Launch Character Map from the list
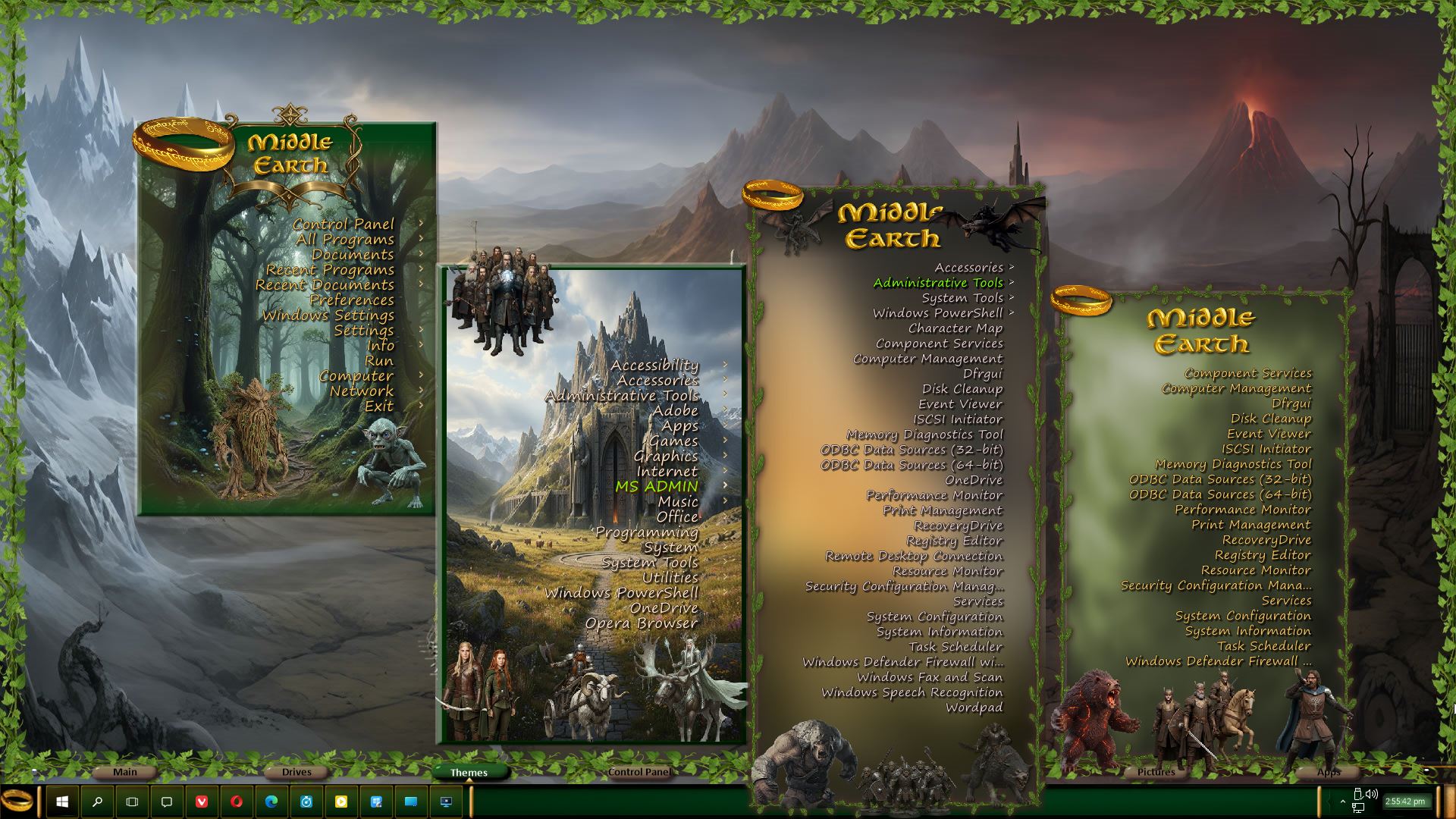 pyautogui.click(x=955, y=328)
